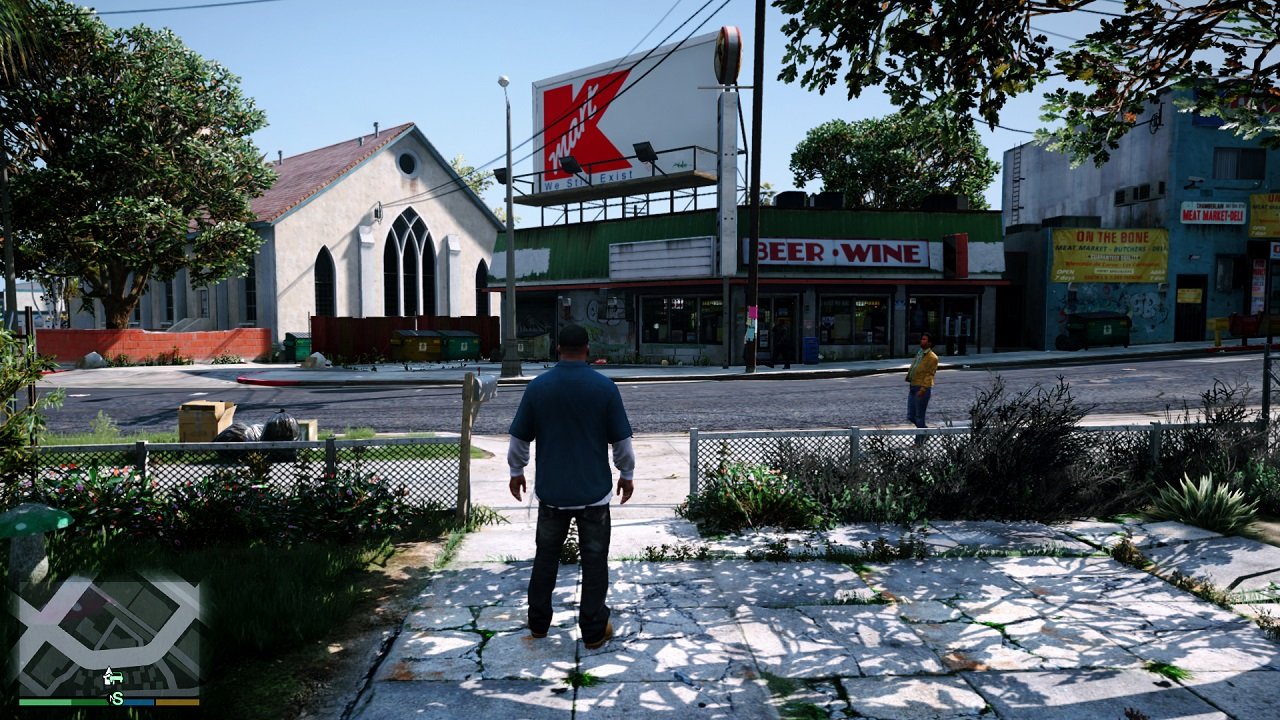Click the pink zone on the minimap
This screenshot has width=1280, height=720.
72,601
